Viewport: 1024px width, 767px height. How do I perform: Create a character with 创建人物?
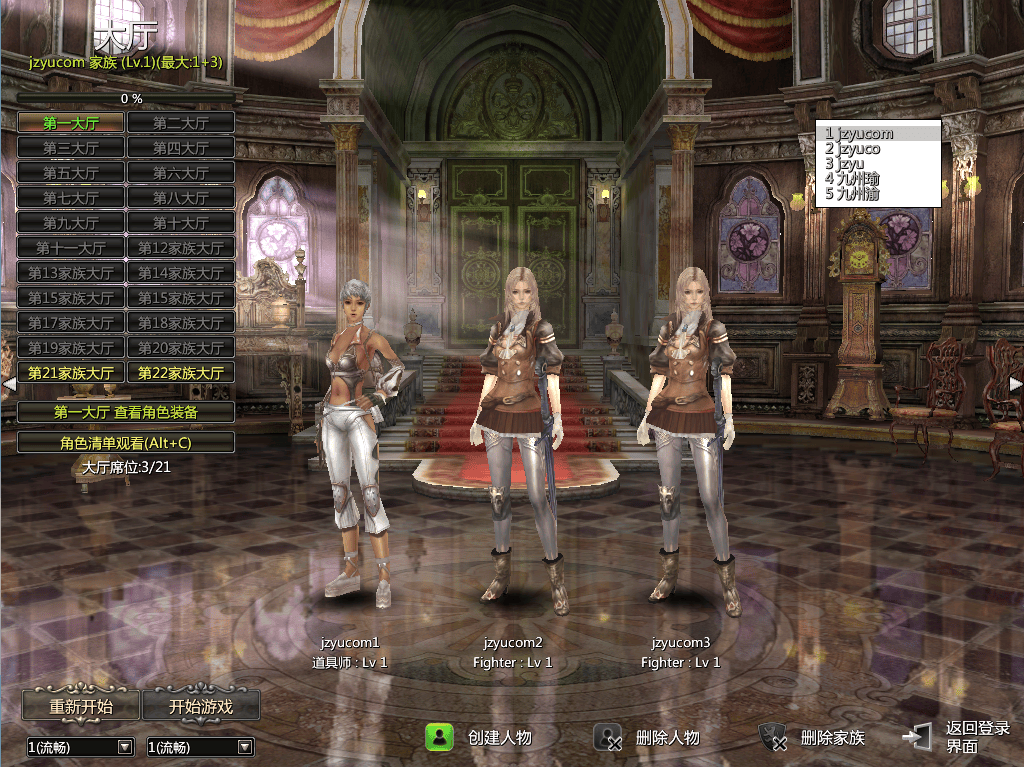[480, 738]
